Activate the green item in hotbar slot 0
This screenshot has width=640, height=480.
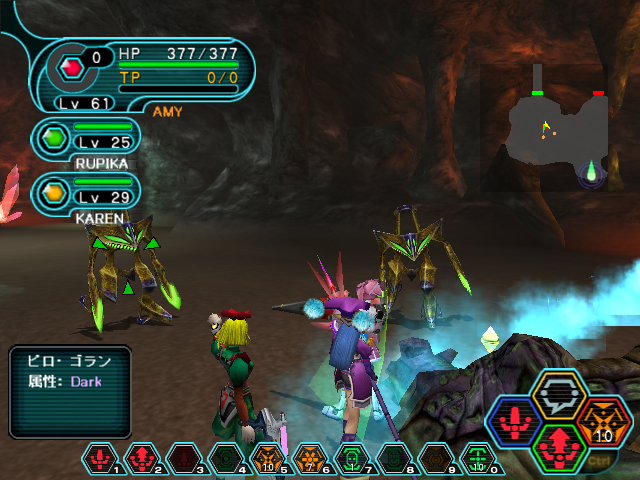coord(477,458)
